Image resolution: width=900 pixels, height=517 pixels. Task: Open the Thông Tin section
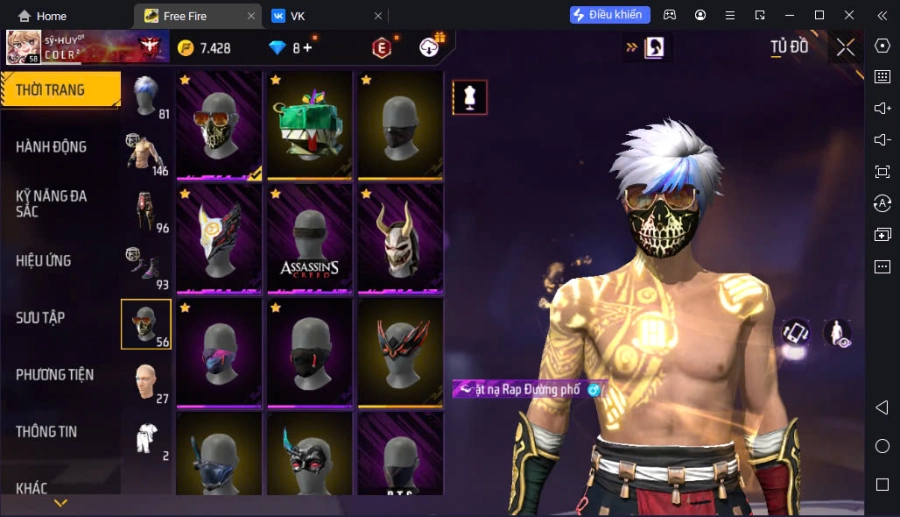point(47,432)
